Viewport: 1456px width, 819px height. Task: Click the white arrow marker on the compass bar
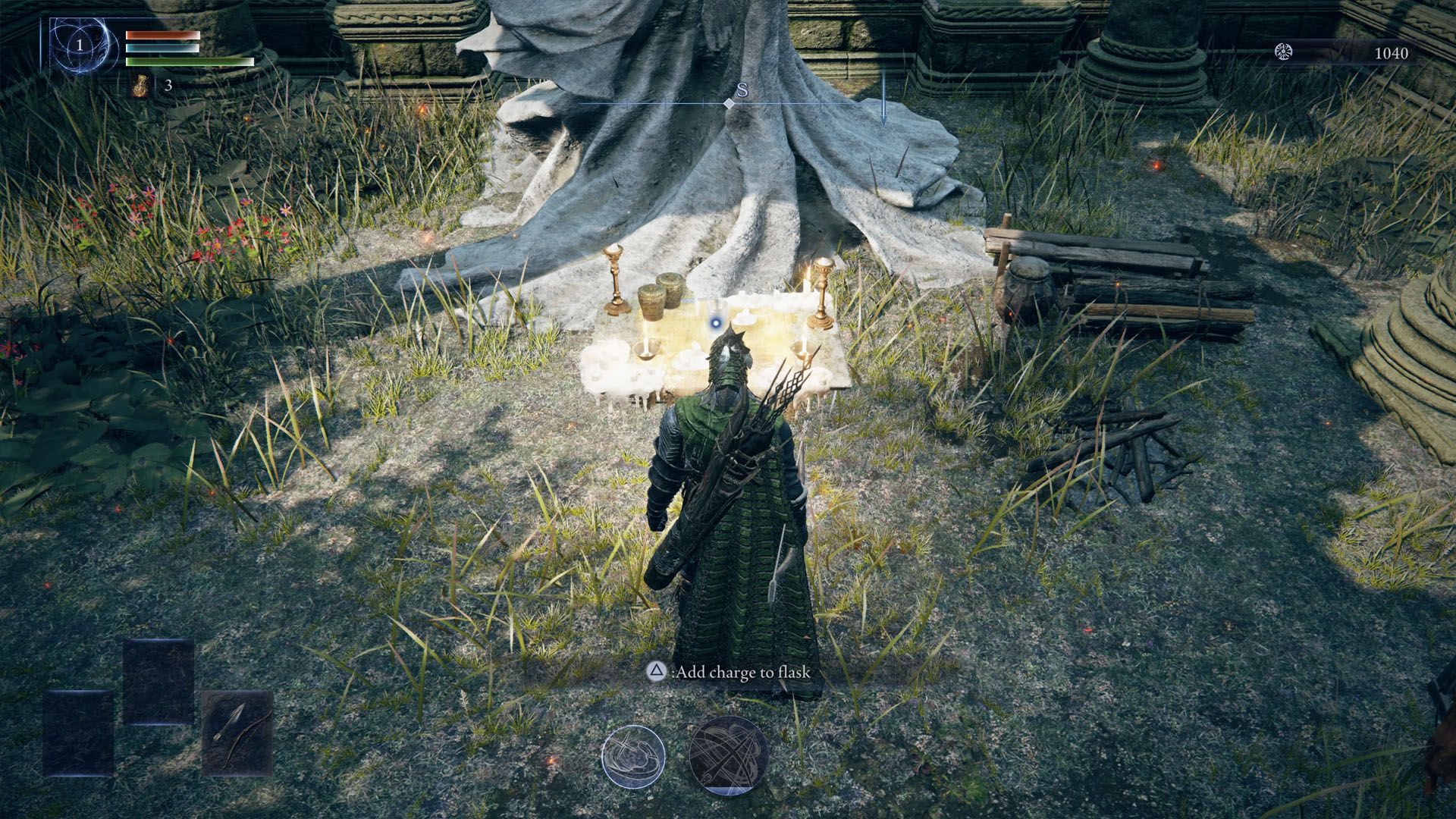click(x=884, y=106)
